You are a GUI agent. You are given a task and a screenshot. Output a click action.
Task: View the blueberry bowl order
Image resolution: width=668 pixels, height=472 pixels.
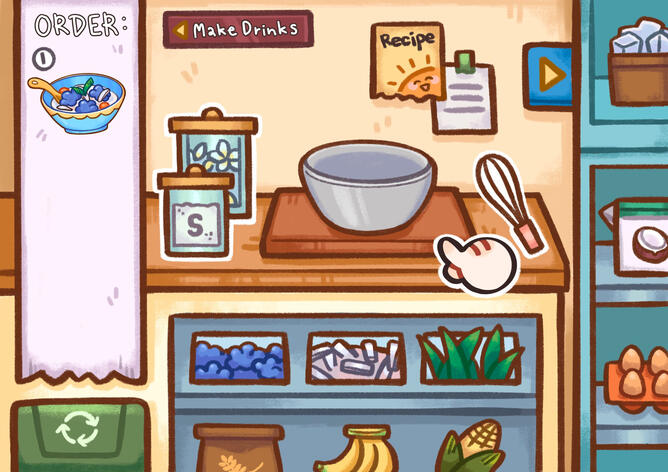77,101
